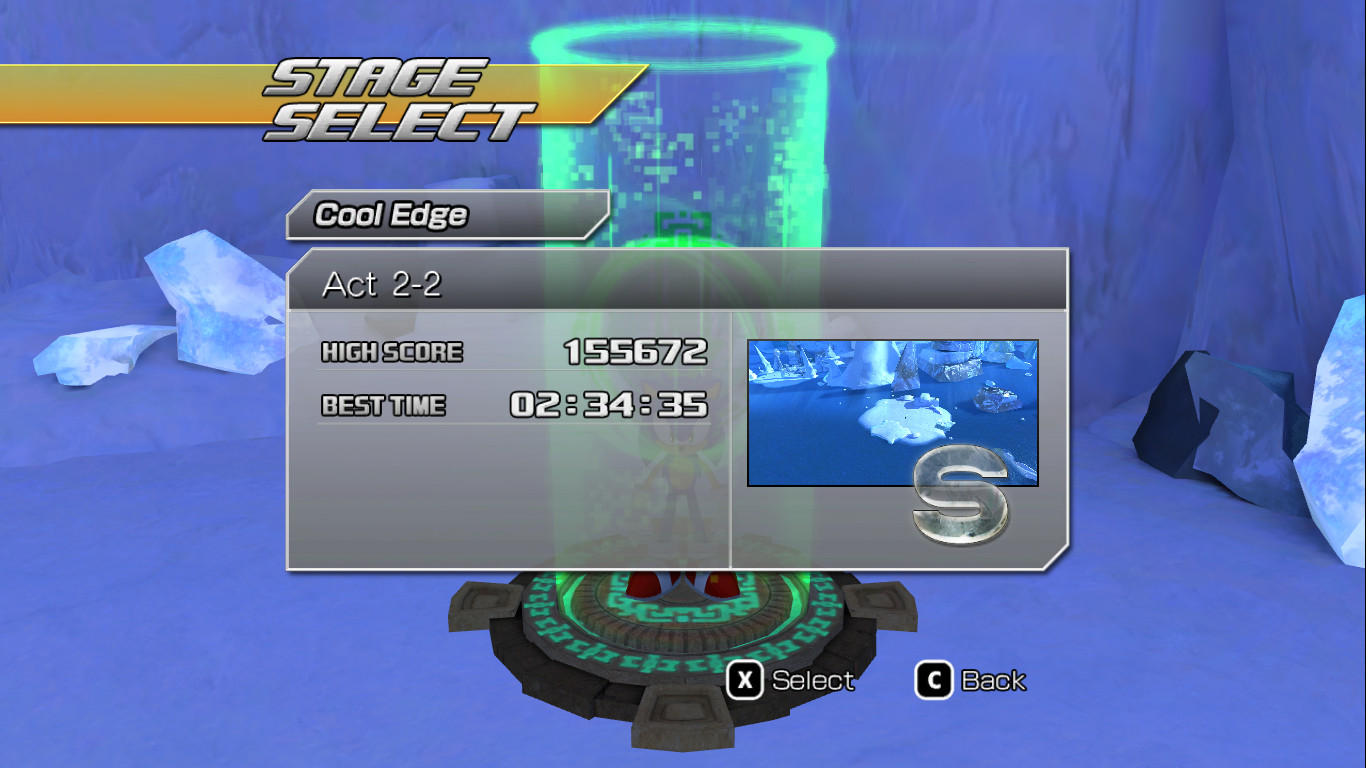Click the gray info panel background
The image size is (1366, 768).
point(450,500)
